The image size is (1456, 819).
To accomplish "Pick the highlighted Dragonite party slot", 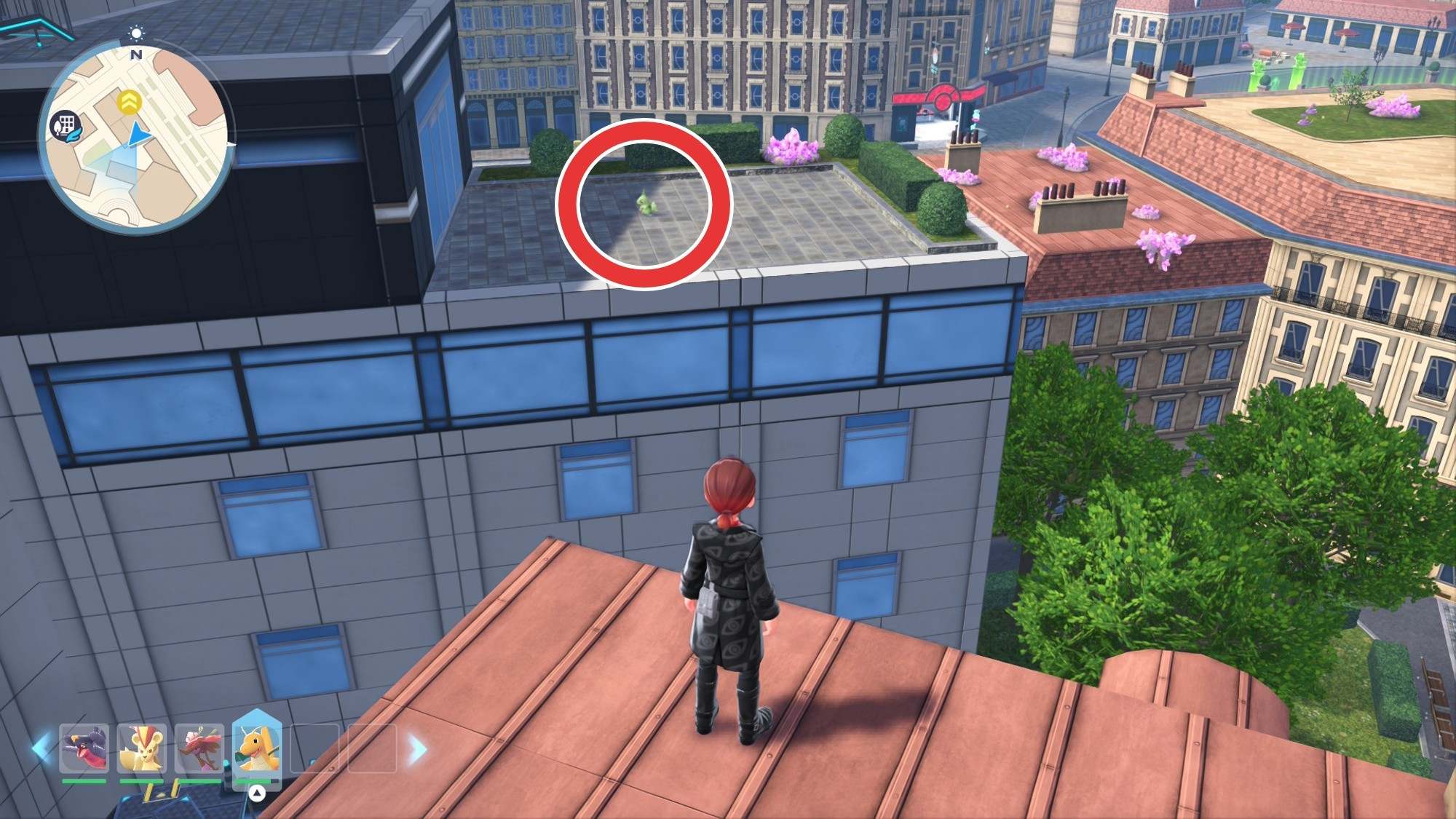I will click(256, 748).
